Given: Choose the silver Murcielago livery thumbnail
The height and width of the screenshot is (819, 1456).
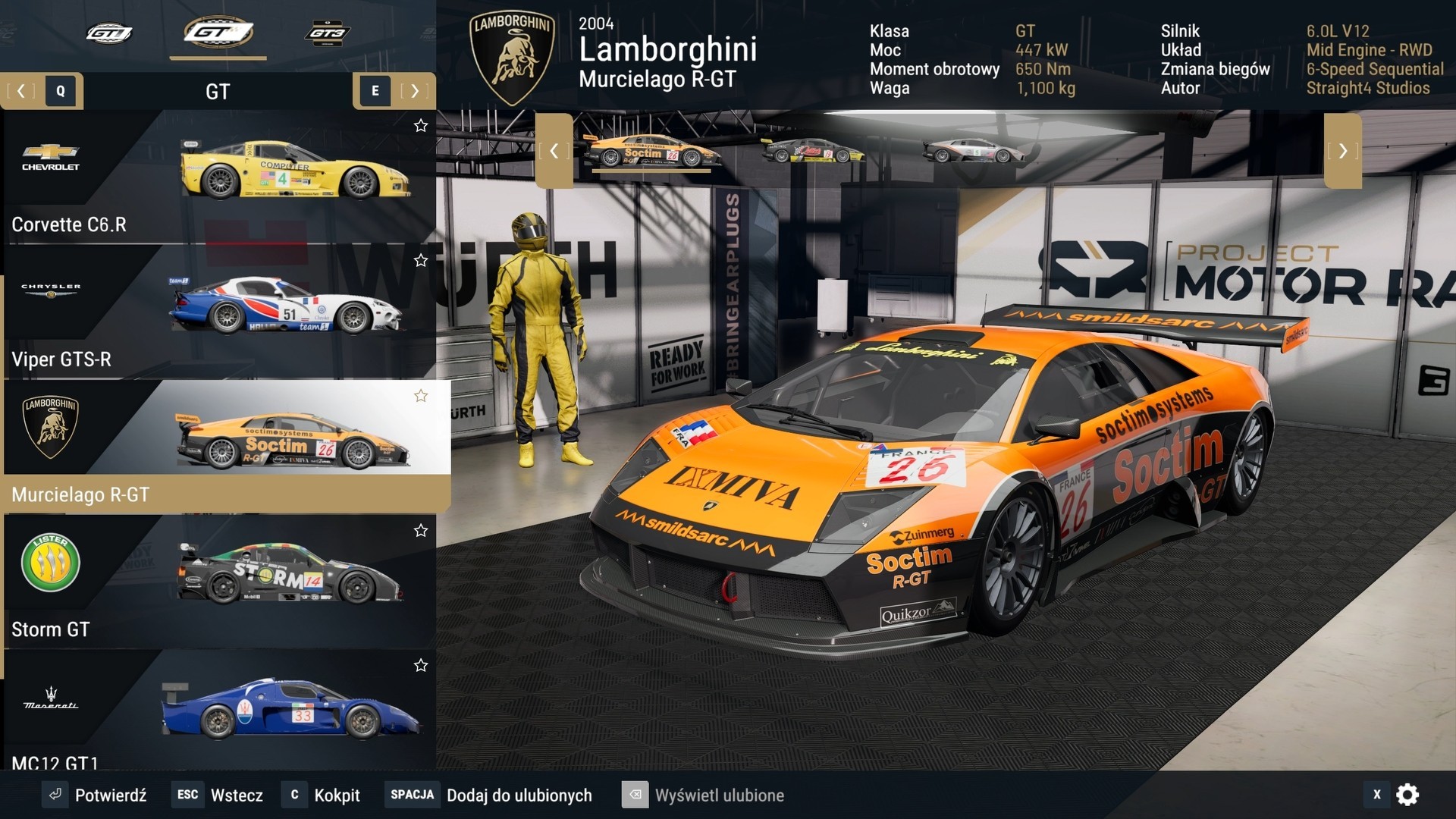Looking at the screenshot, I should point(973,151).
